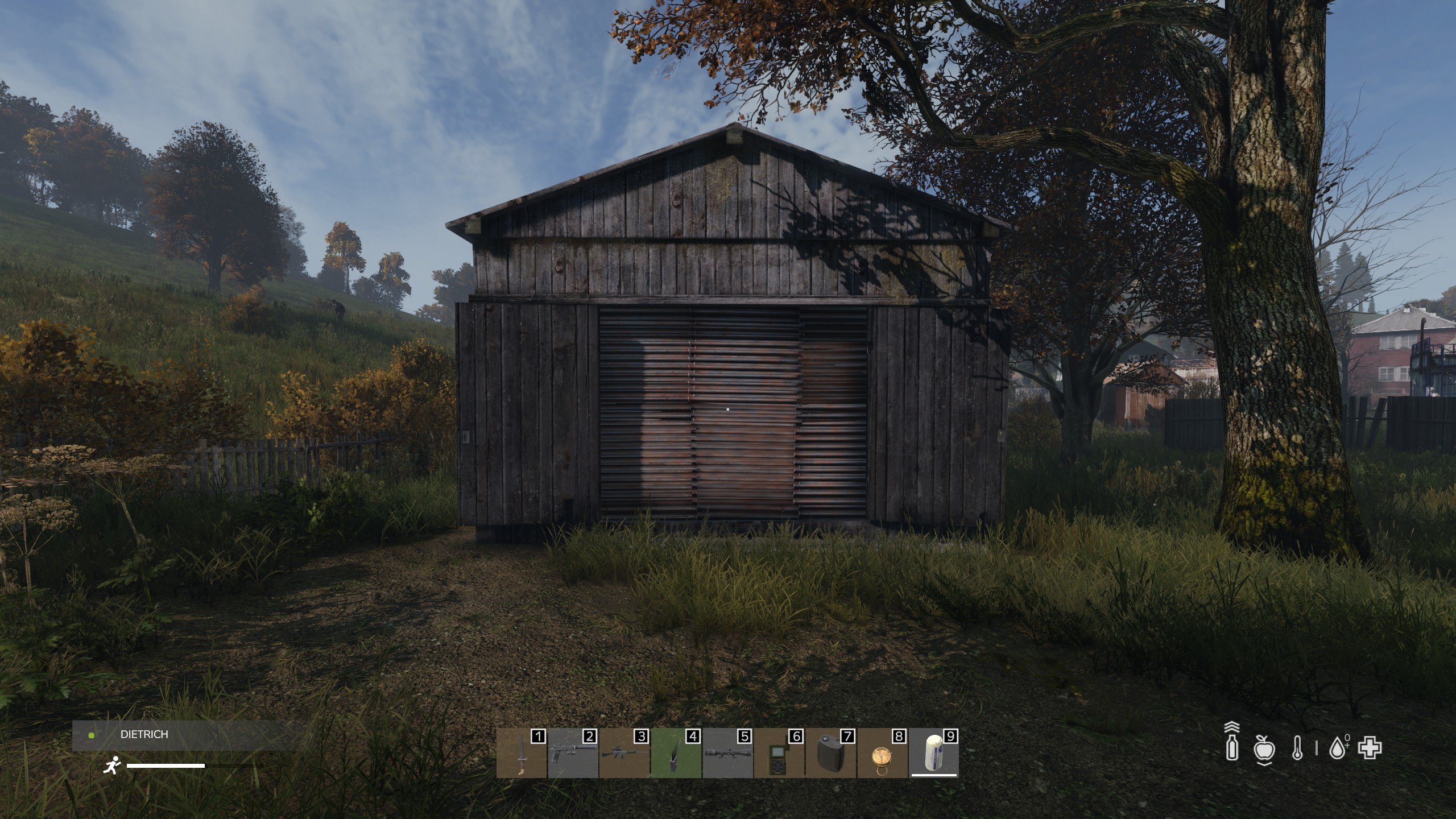Viewport: 1456px width, 819px height.
Task: Select the green-highlighted lockpick slot
Action: point(676,754)
